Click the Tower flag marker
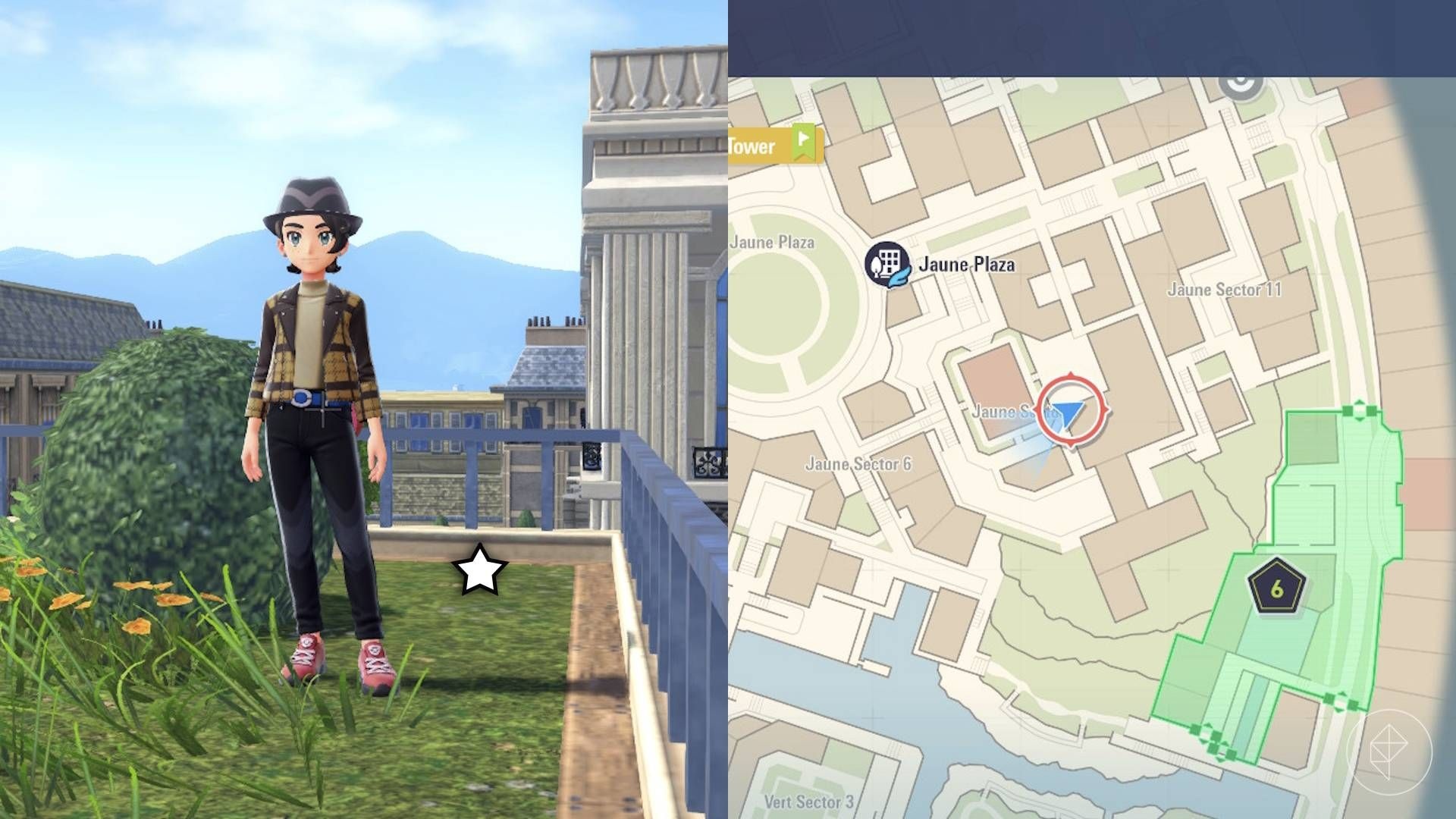Viewport: 1456px width, 819px height. pyautogui.click(x=804, y=143)
